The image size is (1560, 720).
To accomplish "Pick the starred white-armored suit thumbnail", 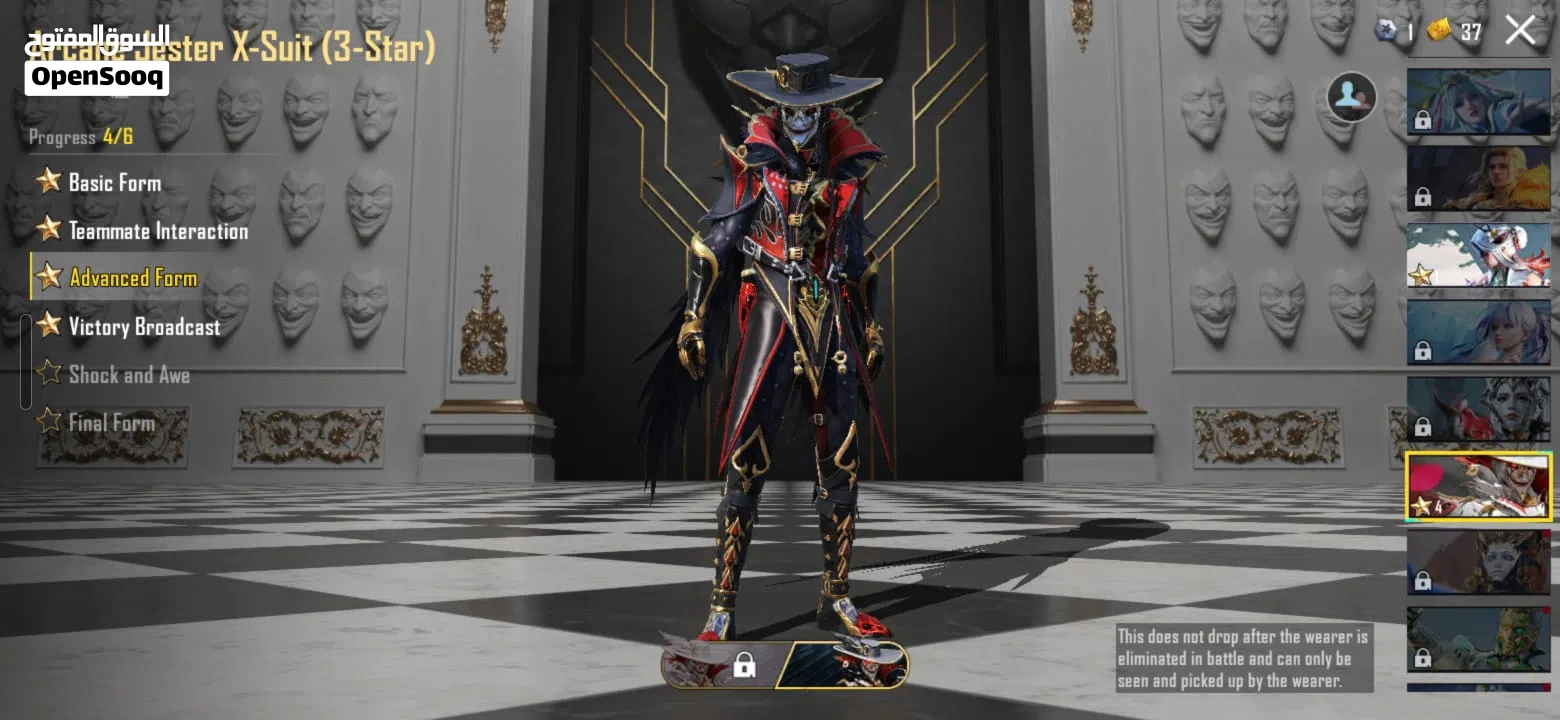I will pyautogui.click(x=1478, y=255).
